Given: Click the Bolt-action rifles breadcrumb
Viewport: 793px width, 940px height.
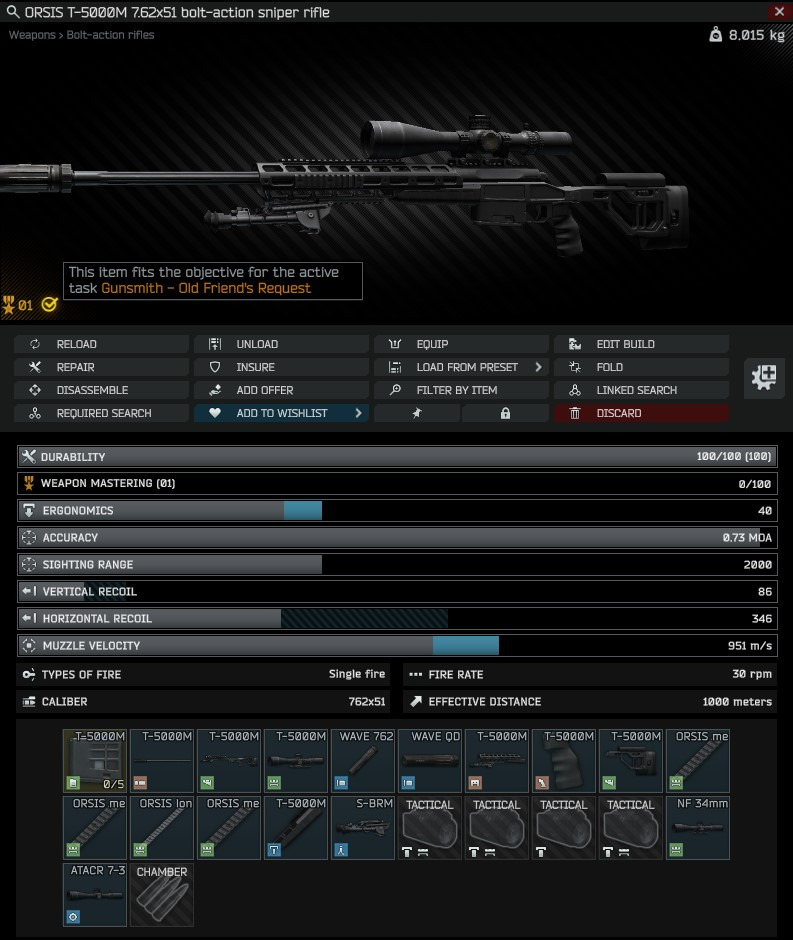Looking at the screenshot, I should click(110, 35).
